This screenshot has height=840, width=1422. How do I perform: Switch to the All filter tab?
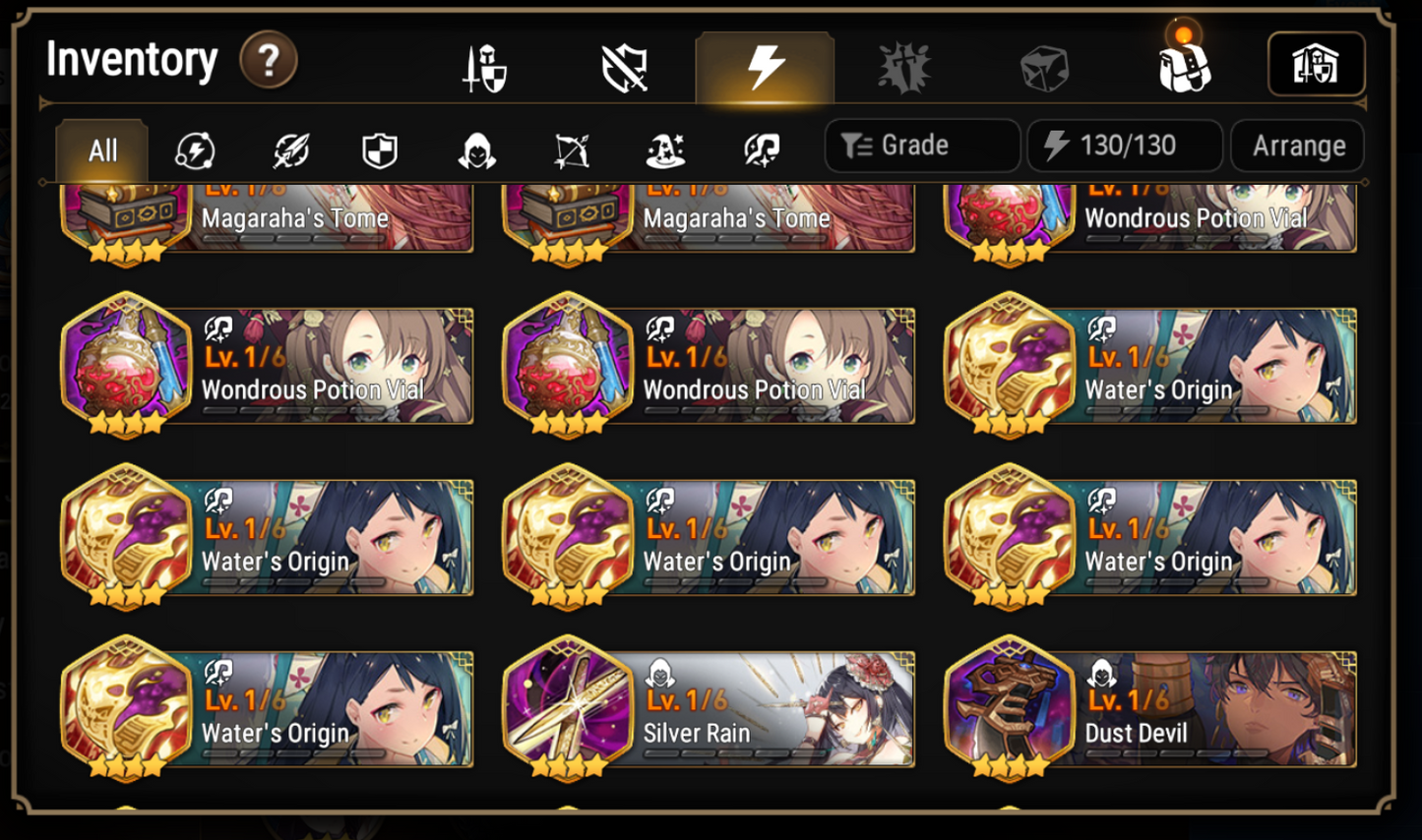coord(101,147)
